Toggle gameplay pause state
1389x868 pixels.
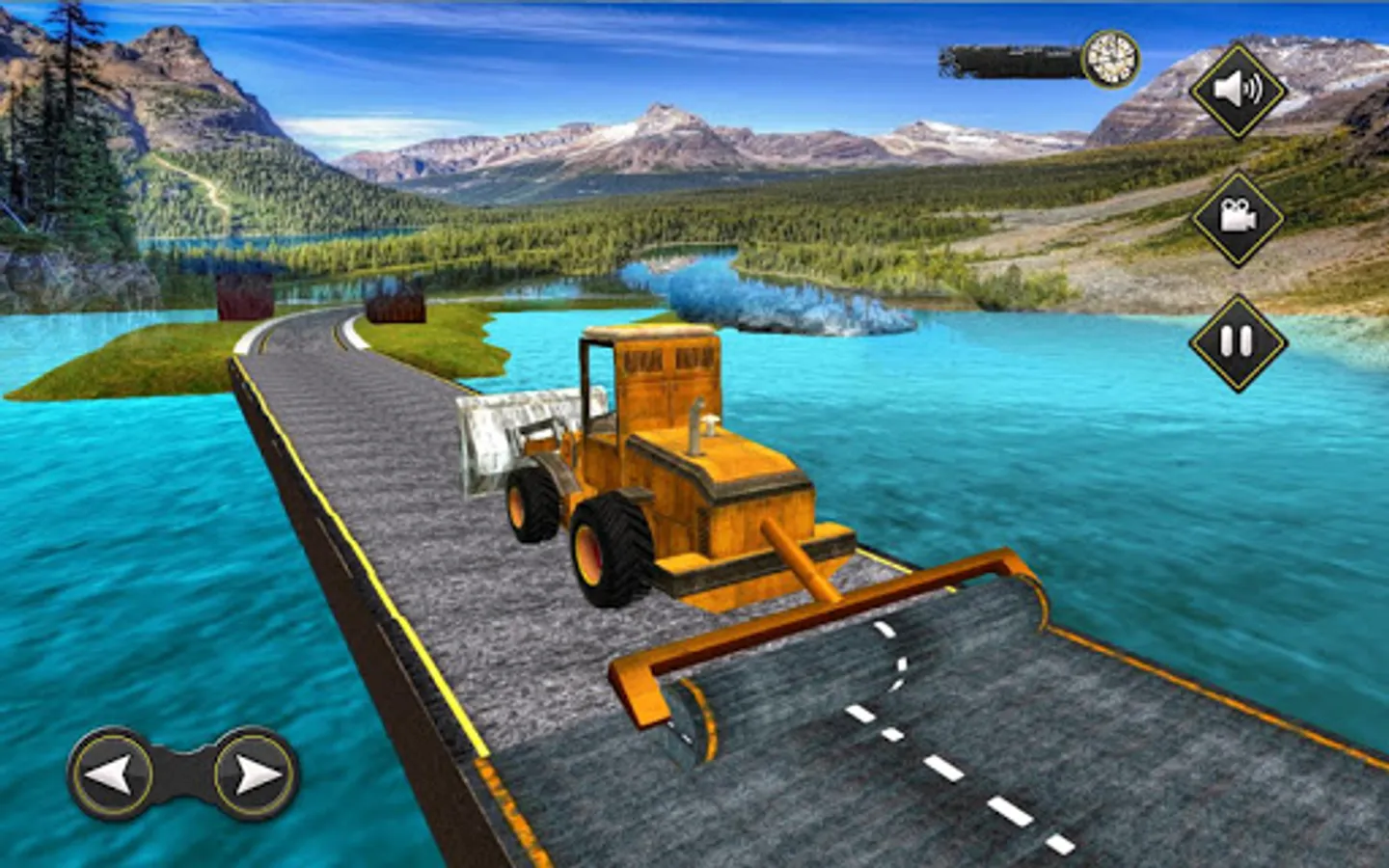(1239, 339)
